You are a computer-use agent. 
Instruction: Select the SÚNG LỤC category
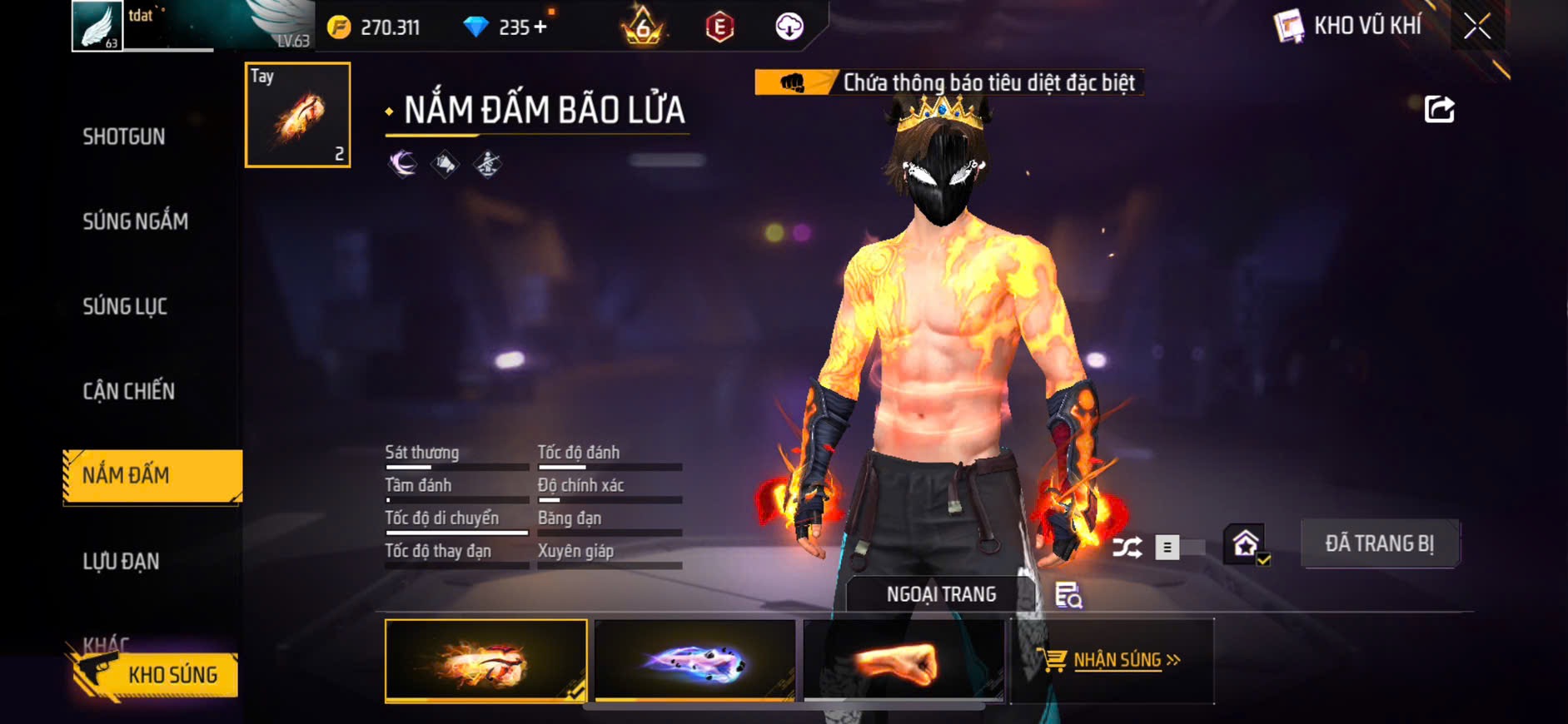125,306
